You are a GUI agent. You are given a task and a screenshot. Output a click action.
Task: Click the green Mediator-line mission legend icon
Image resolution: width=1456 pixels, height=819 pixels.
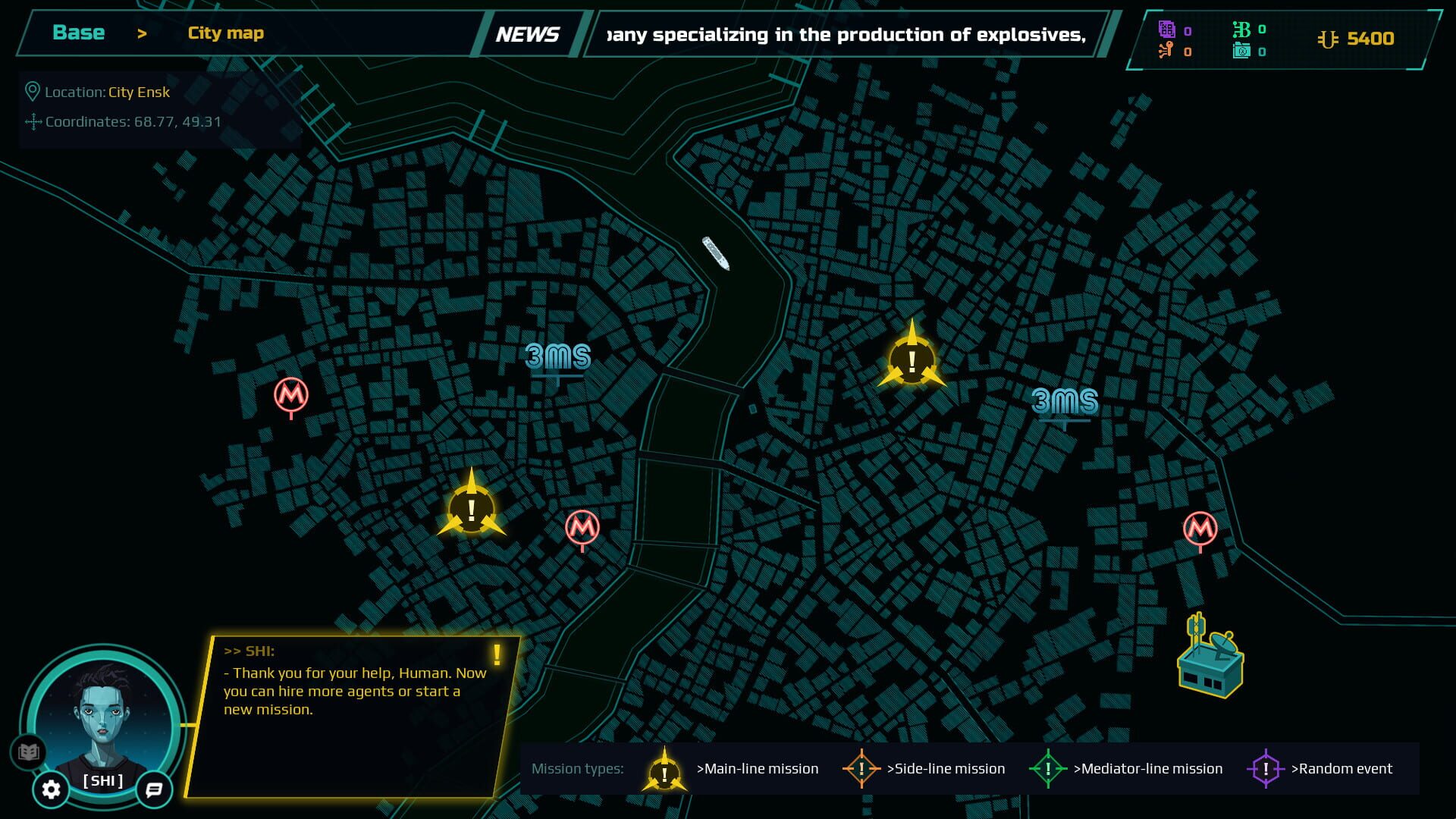[x=1049, y=768]
